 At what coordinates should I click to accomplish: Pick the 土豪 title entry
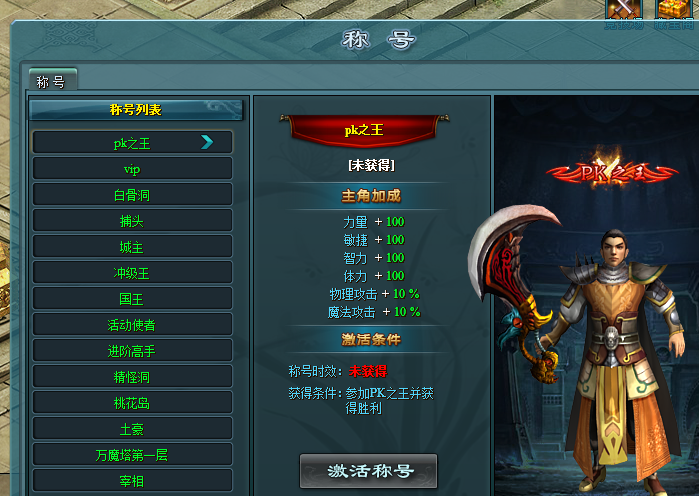point(132,429)
